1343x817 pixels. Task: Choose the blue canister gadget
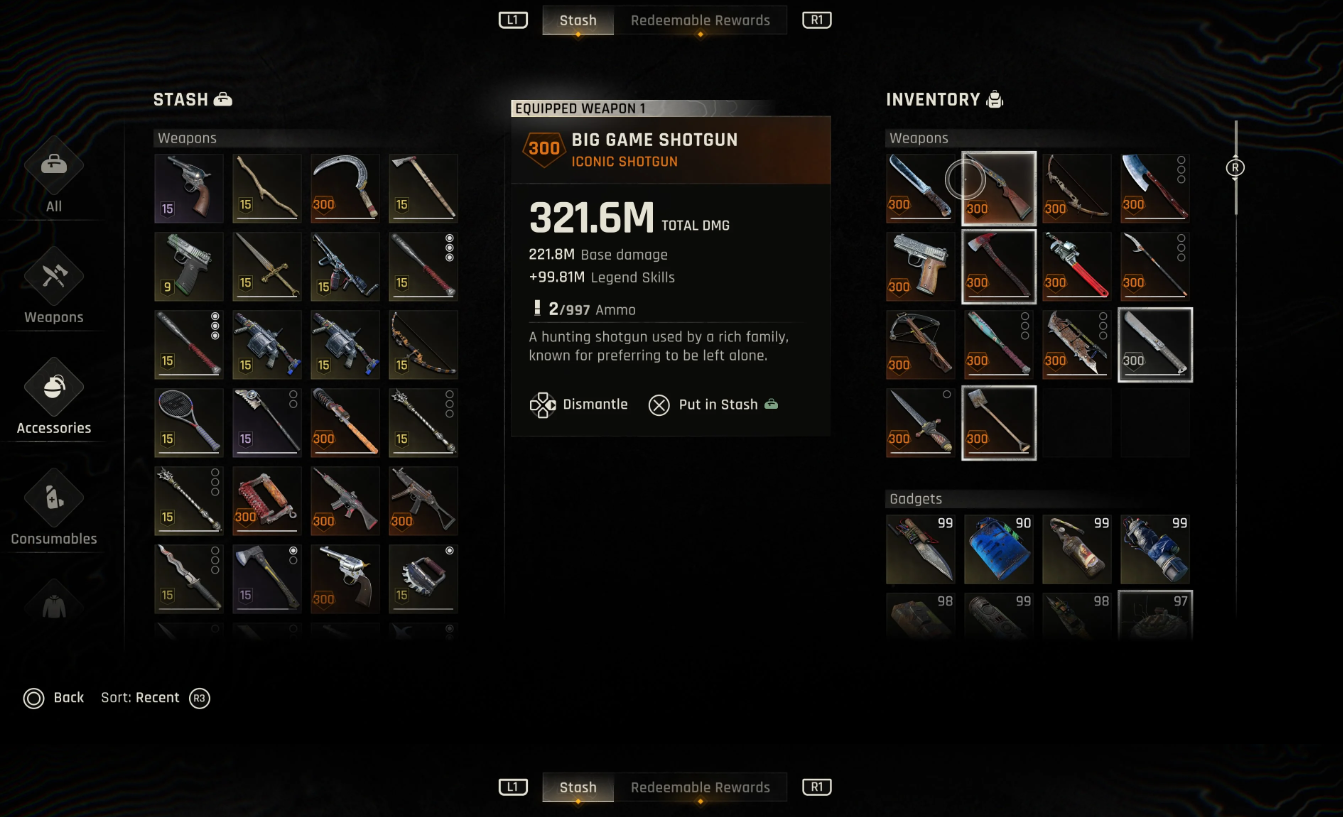point(999,549)
